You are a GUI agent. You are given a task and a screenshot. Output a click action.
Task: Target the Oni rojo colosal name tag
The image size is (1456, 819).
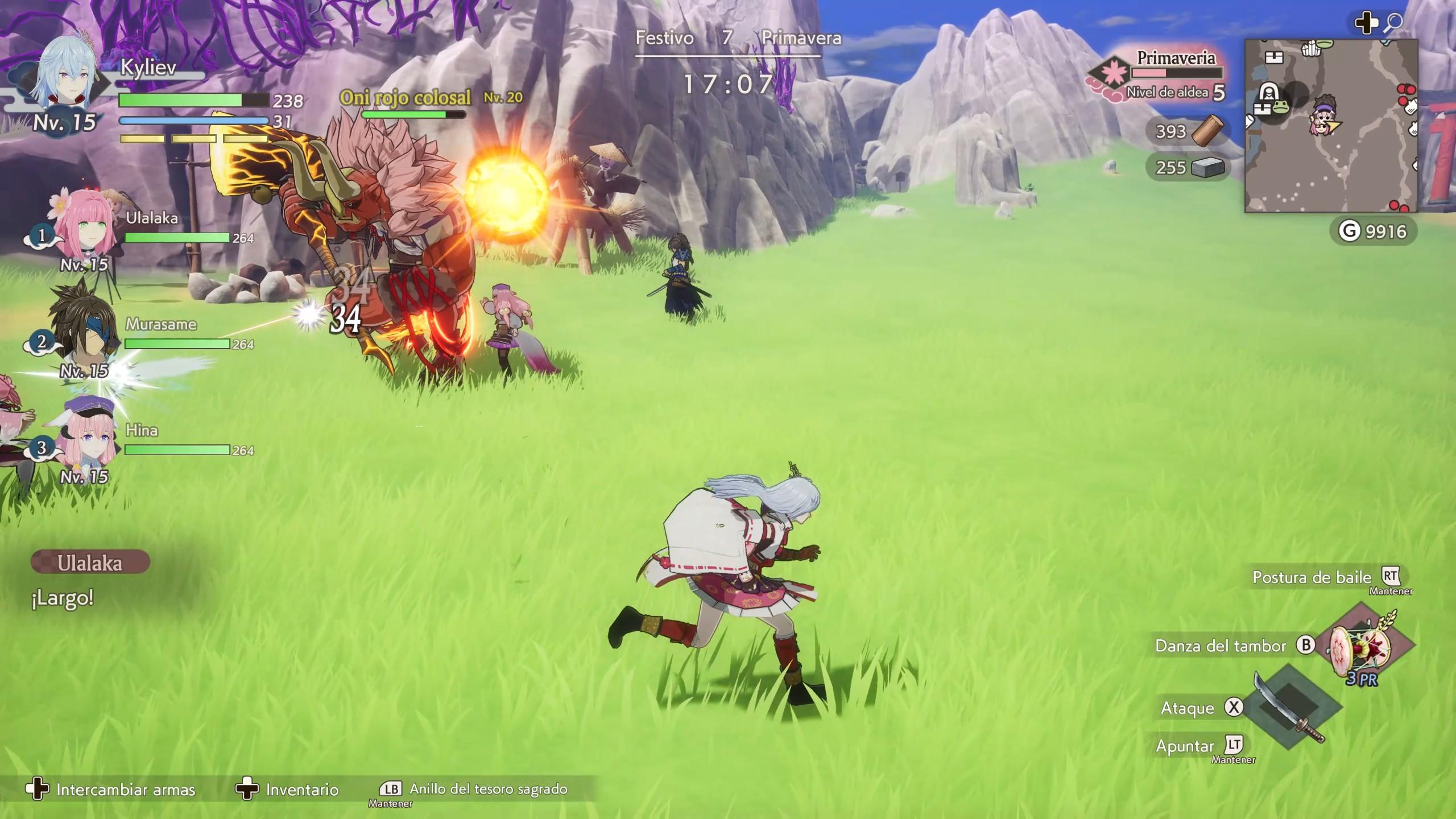405,98
